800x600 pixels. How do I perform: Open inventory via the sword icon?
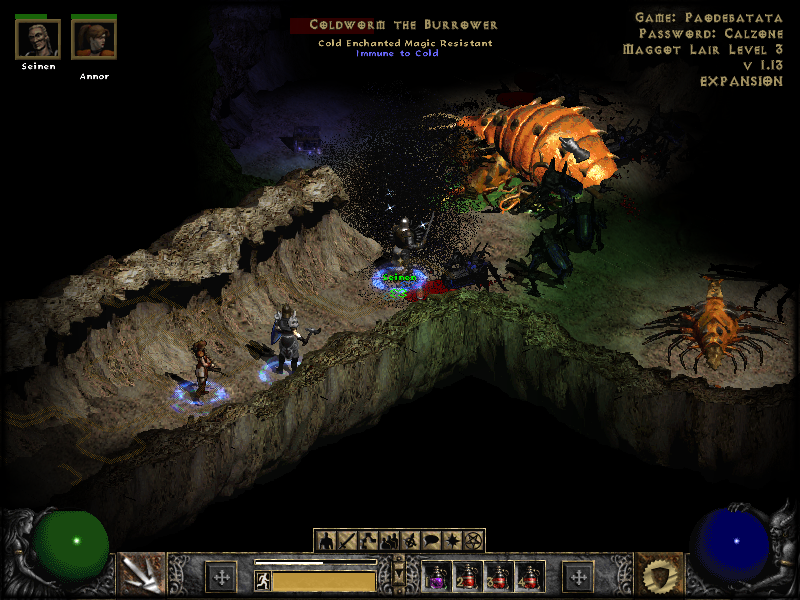click(x=347, y=541)
